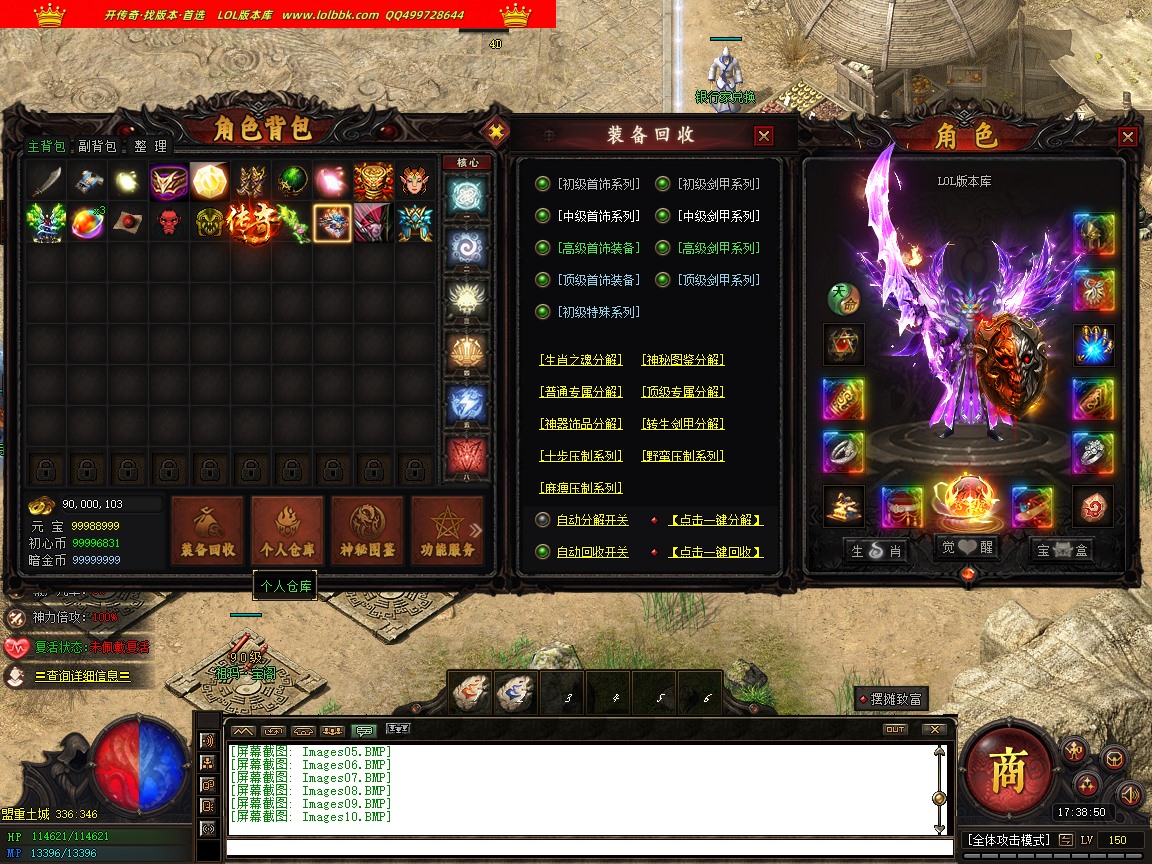Viewport: 1152px width, 864px height.
Task: Close the 角色 character panel
Action: pos(1128,137)
